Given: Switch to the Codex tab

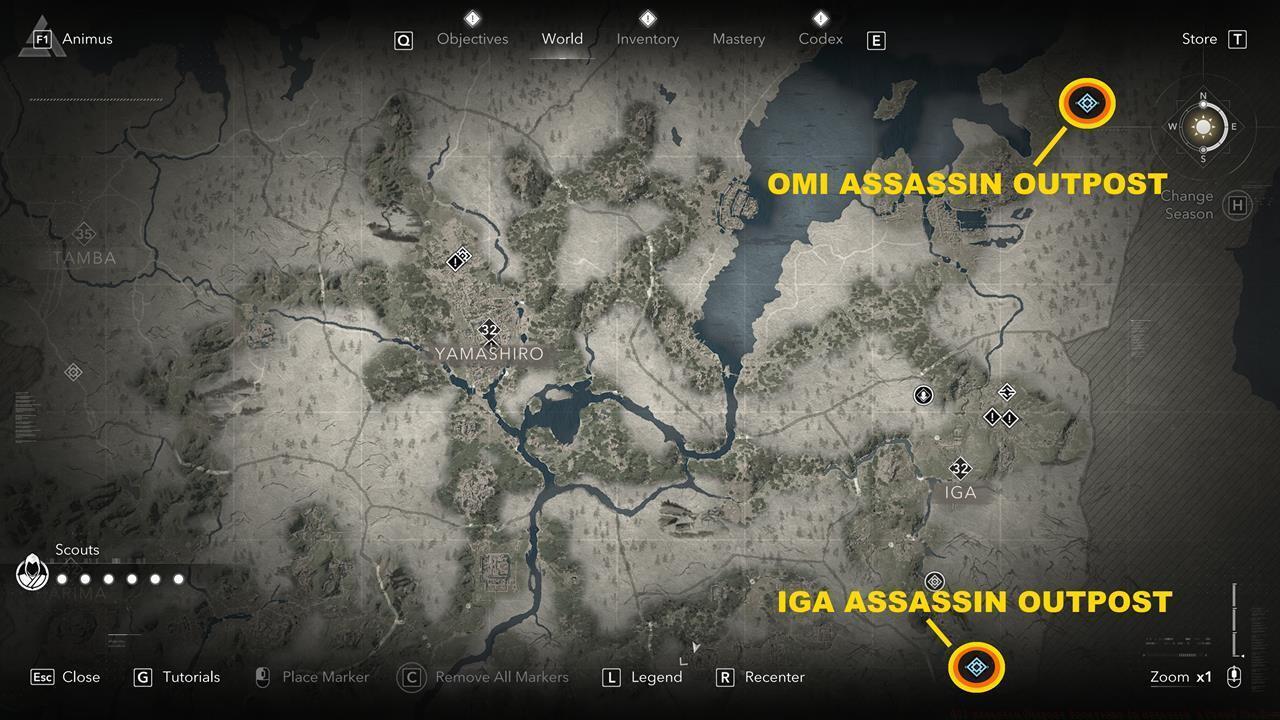Looking at the screenshot, I should click(x=820, y=39).
